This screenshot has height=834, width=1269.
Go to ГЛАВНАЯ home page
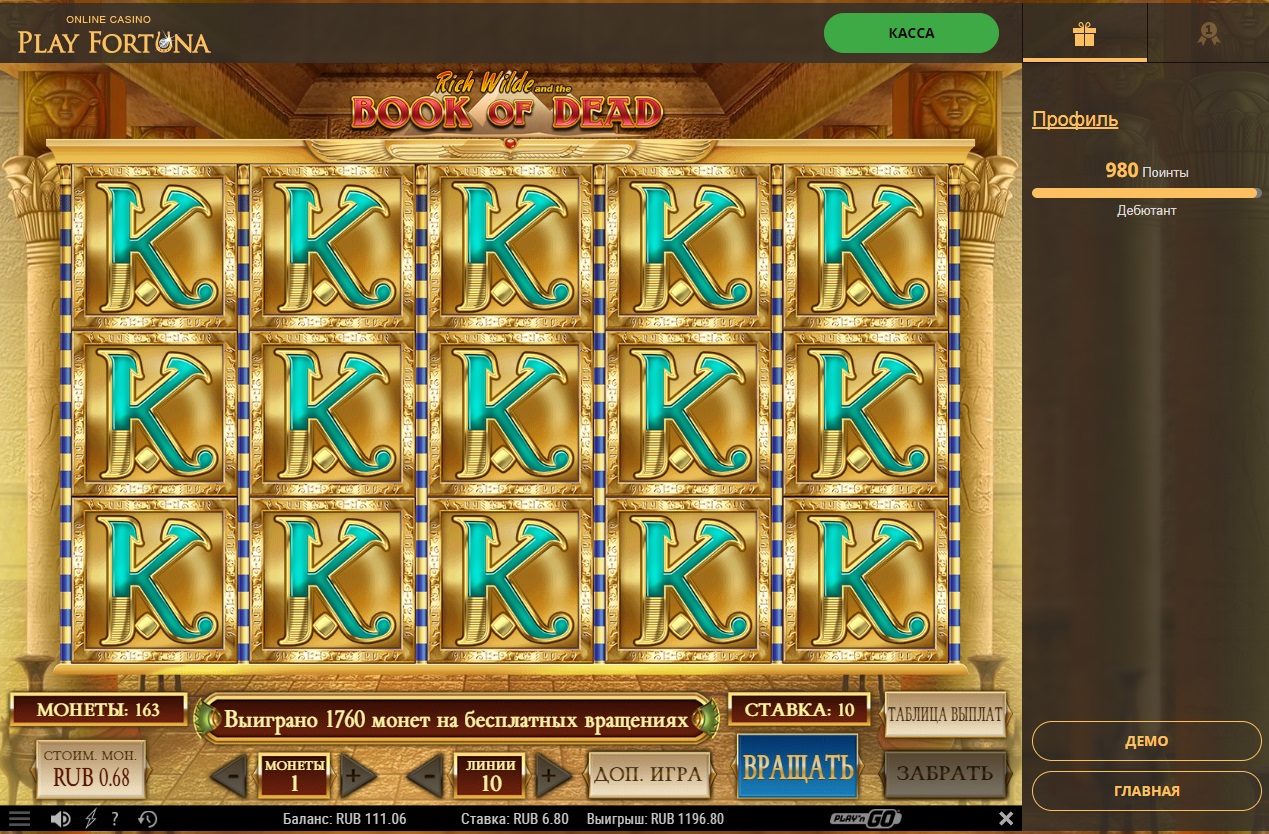[1146, 790]
